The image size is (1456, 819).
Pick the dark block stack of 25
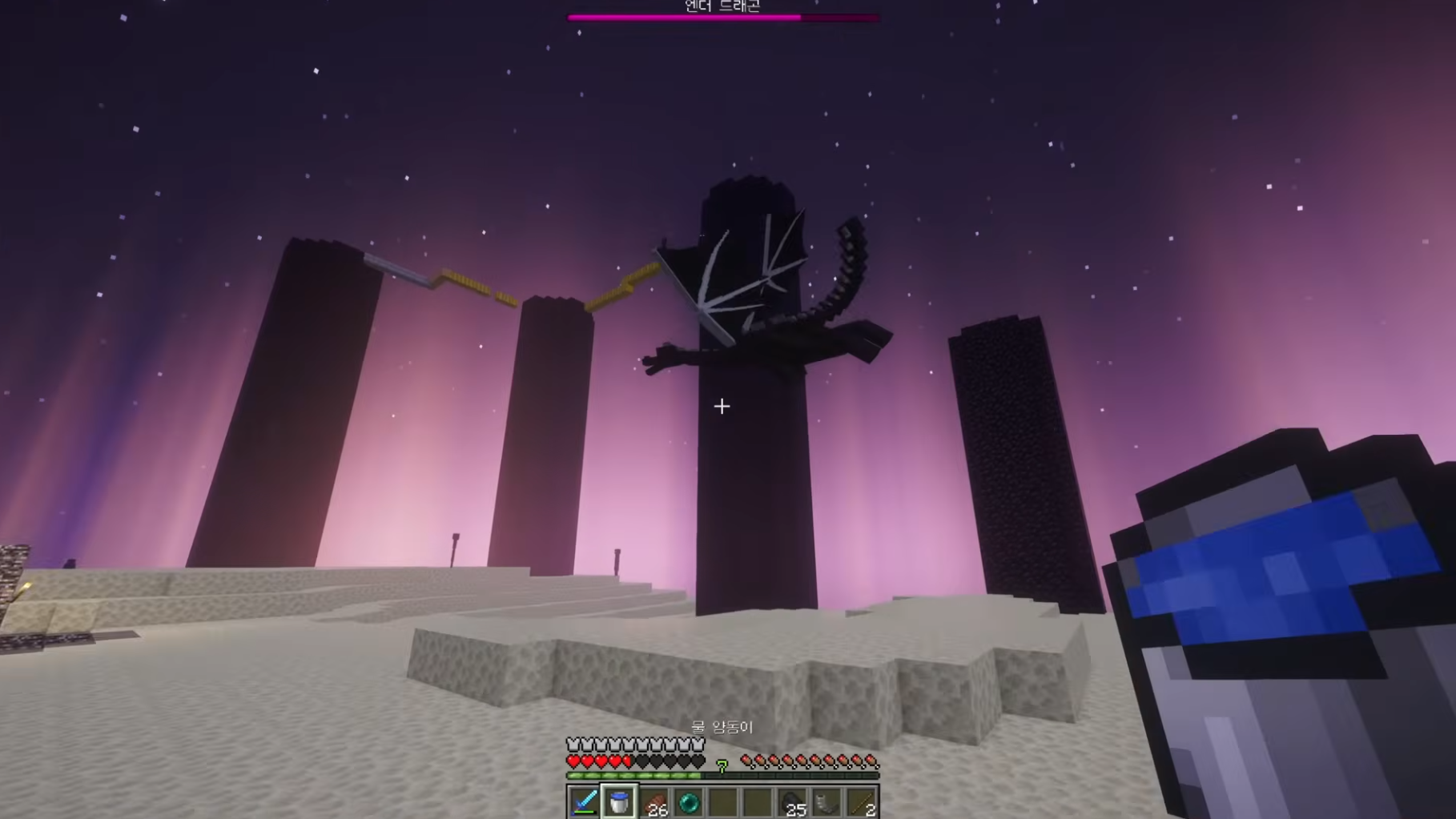[x=792, y=801]
